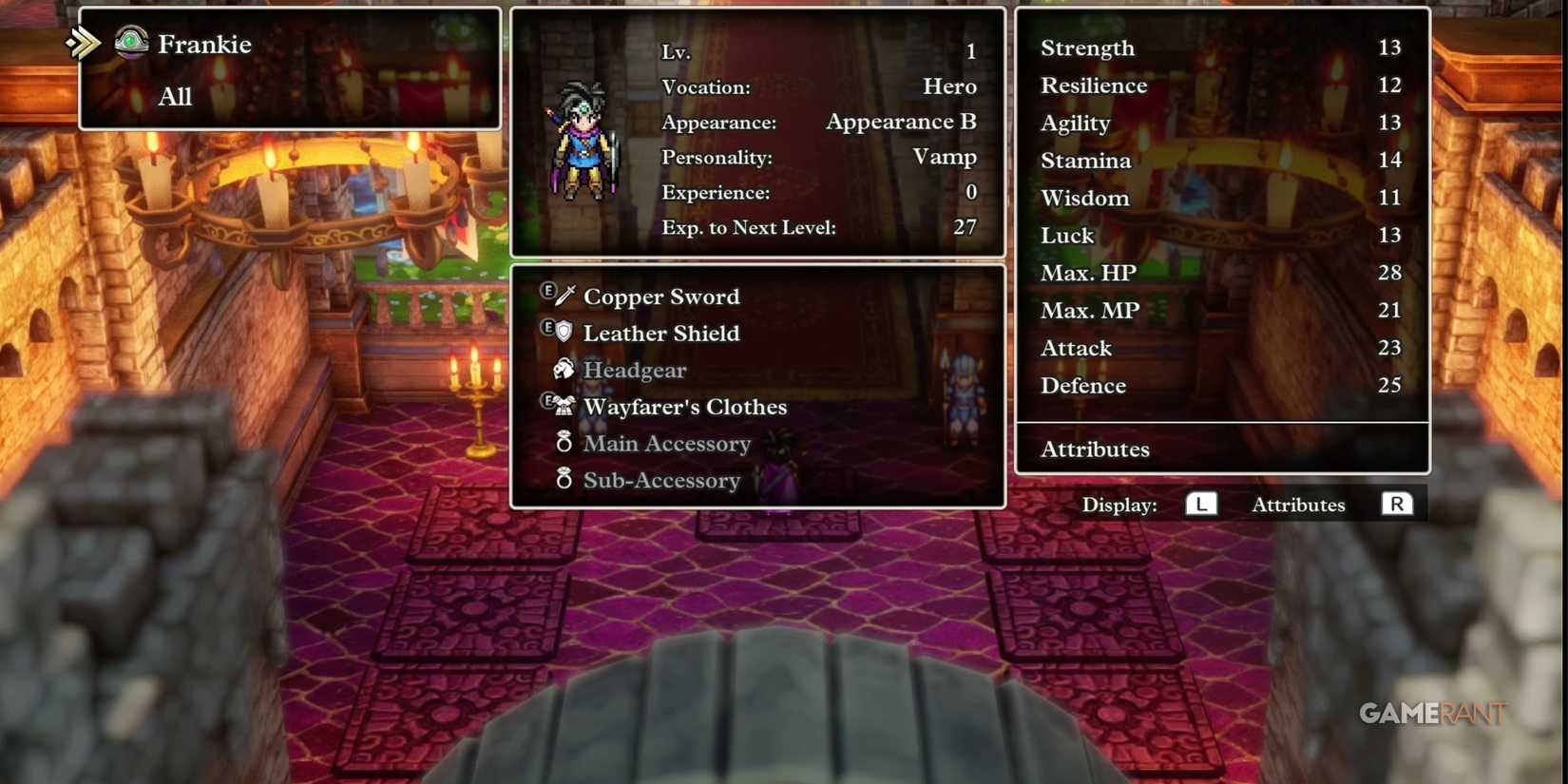The image size is (1568, 784).
Task: Expand the Attributes section
Action: [1095, 449]
